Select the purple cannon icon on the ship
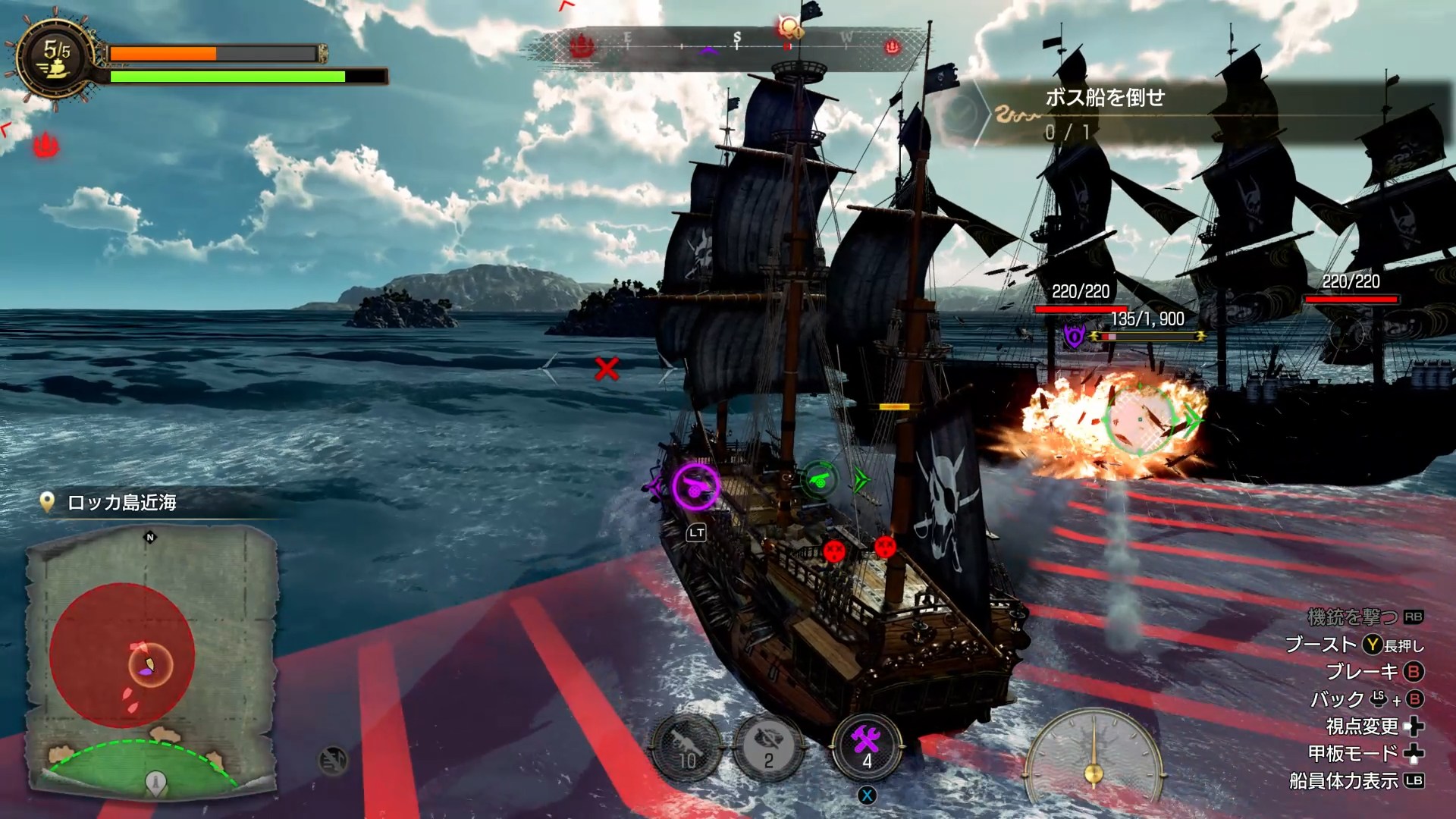 click(695, 486)
